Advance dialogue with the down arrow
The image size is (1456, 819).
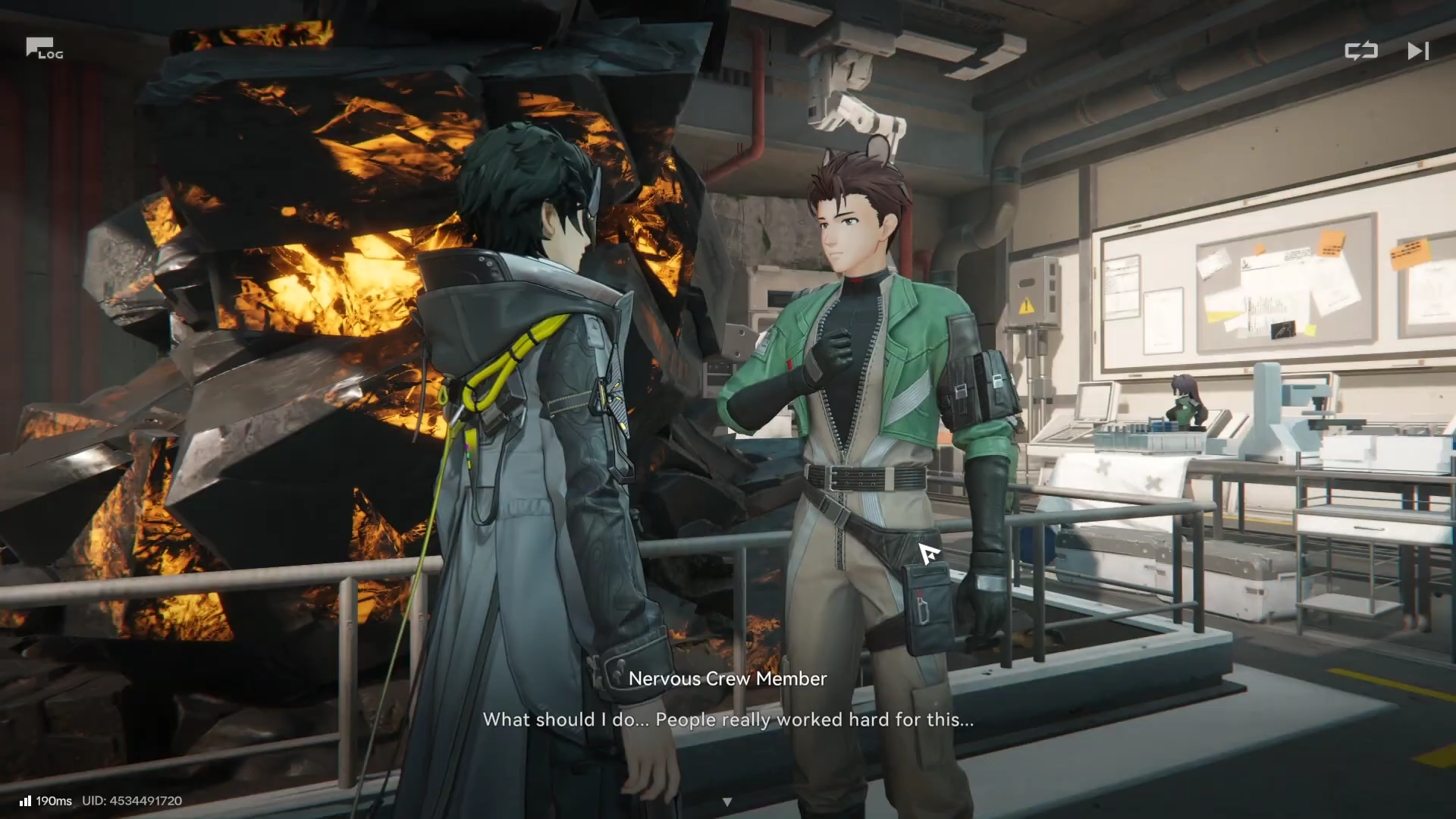727,802
